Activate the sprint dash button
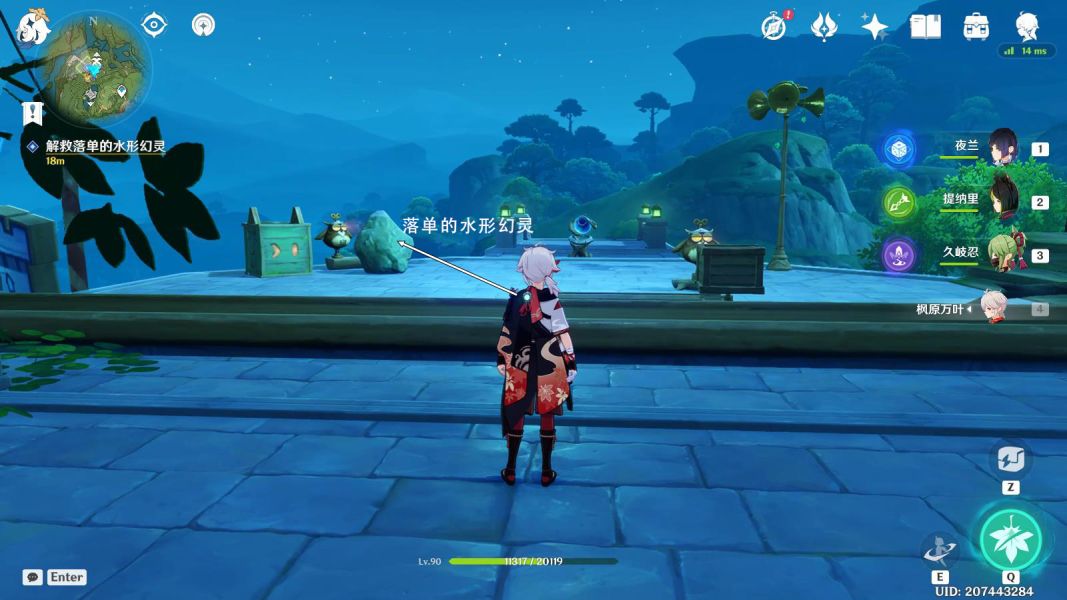1067x600 pixels. pos(1010,460)
